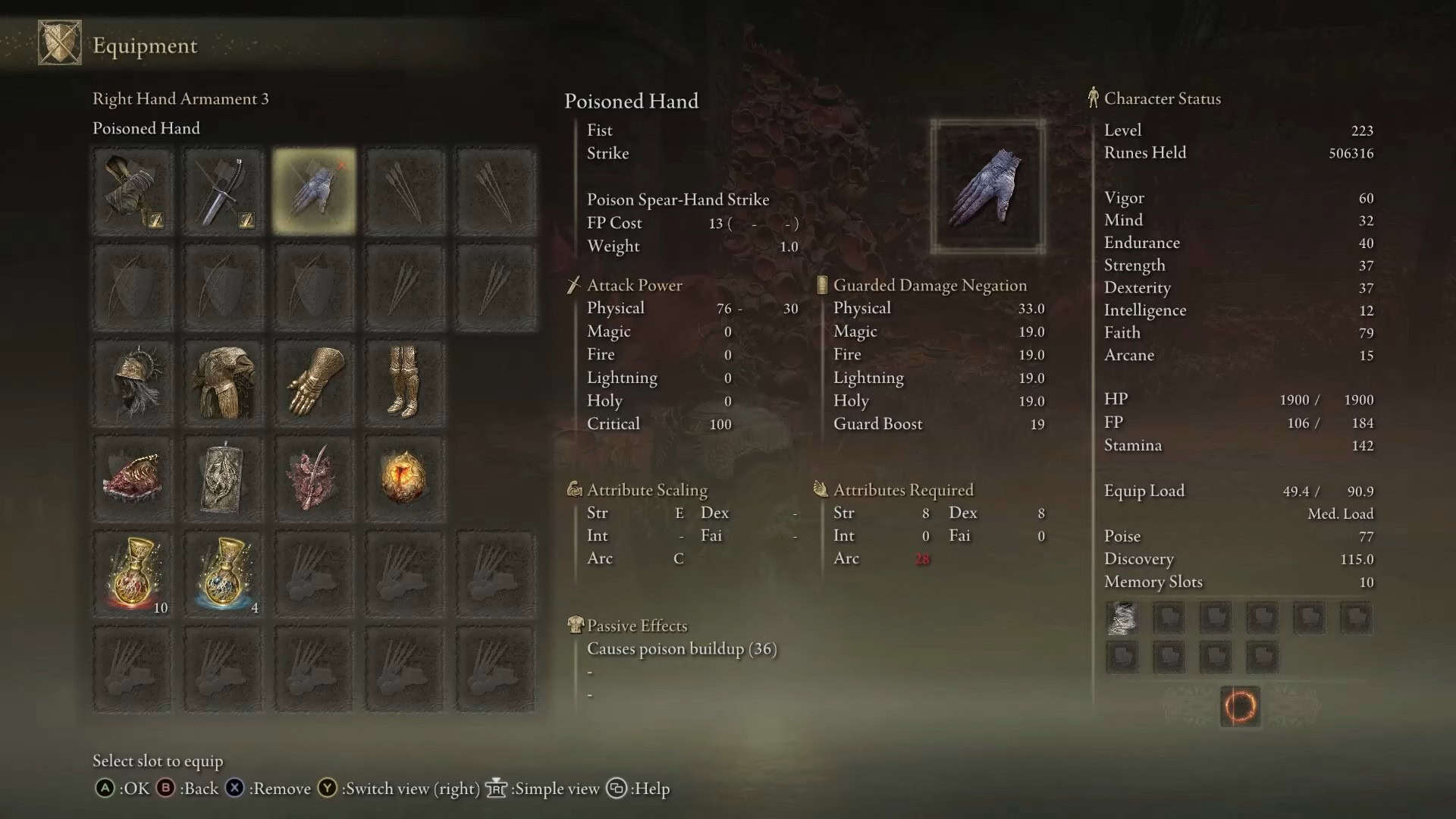Image resolution: width=1456 pixels, height=819 pixels.
Task: Select the wrapped fist weapon slot
Action: pyautogui.click(x=133, y=191)
